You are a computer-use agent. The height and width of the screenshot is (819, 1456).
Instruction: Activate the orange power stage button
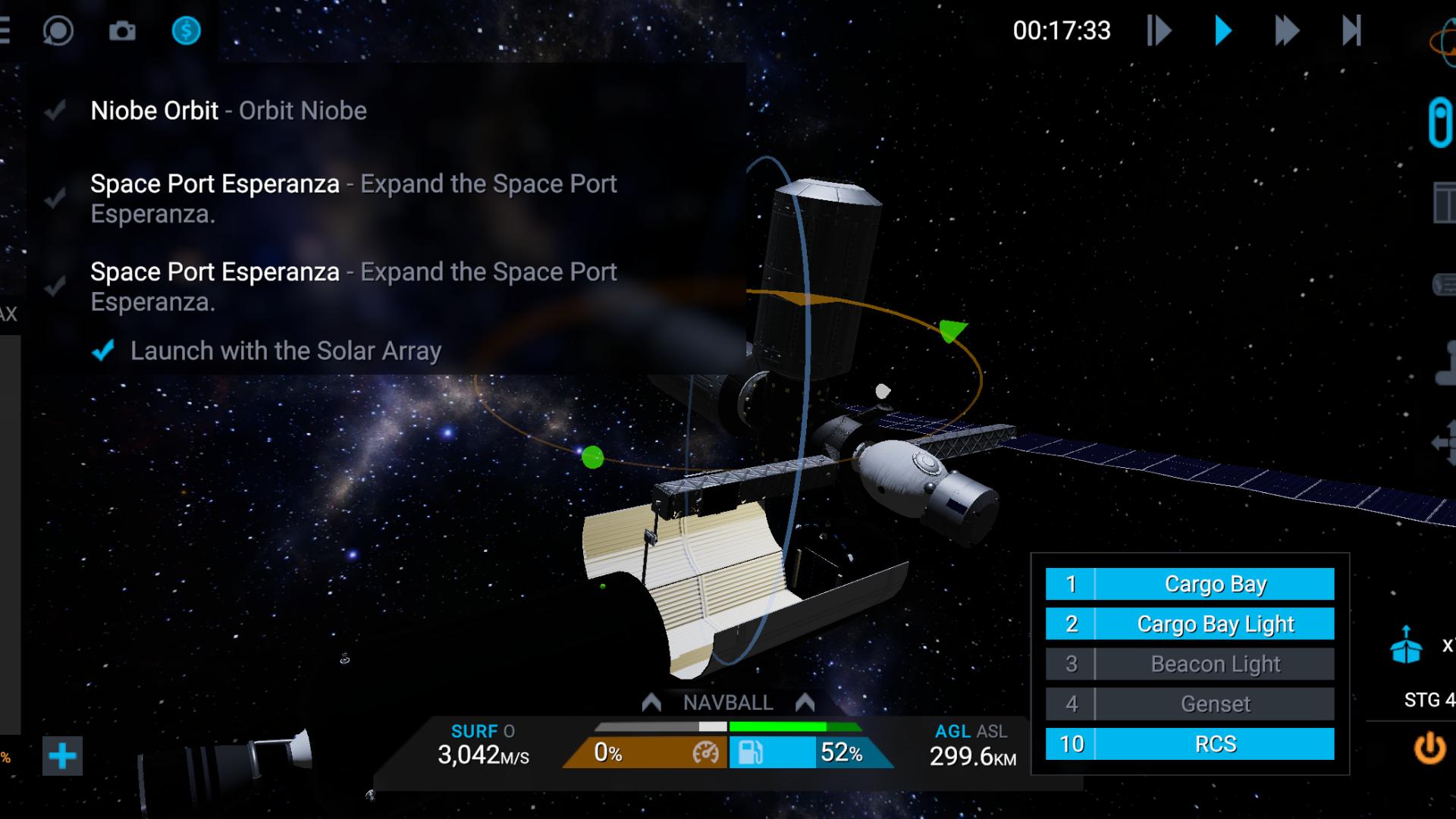pyautogui.click(x=1429, y=748)
